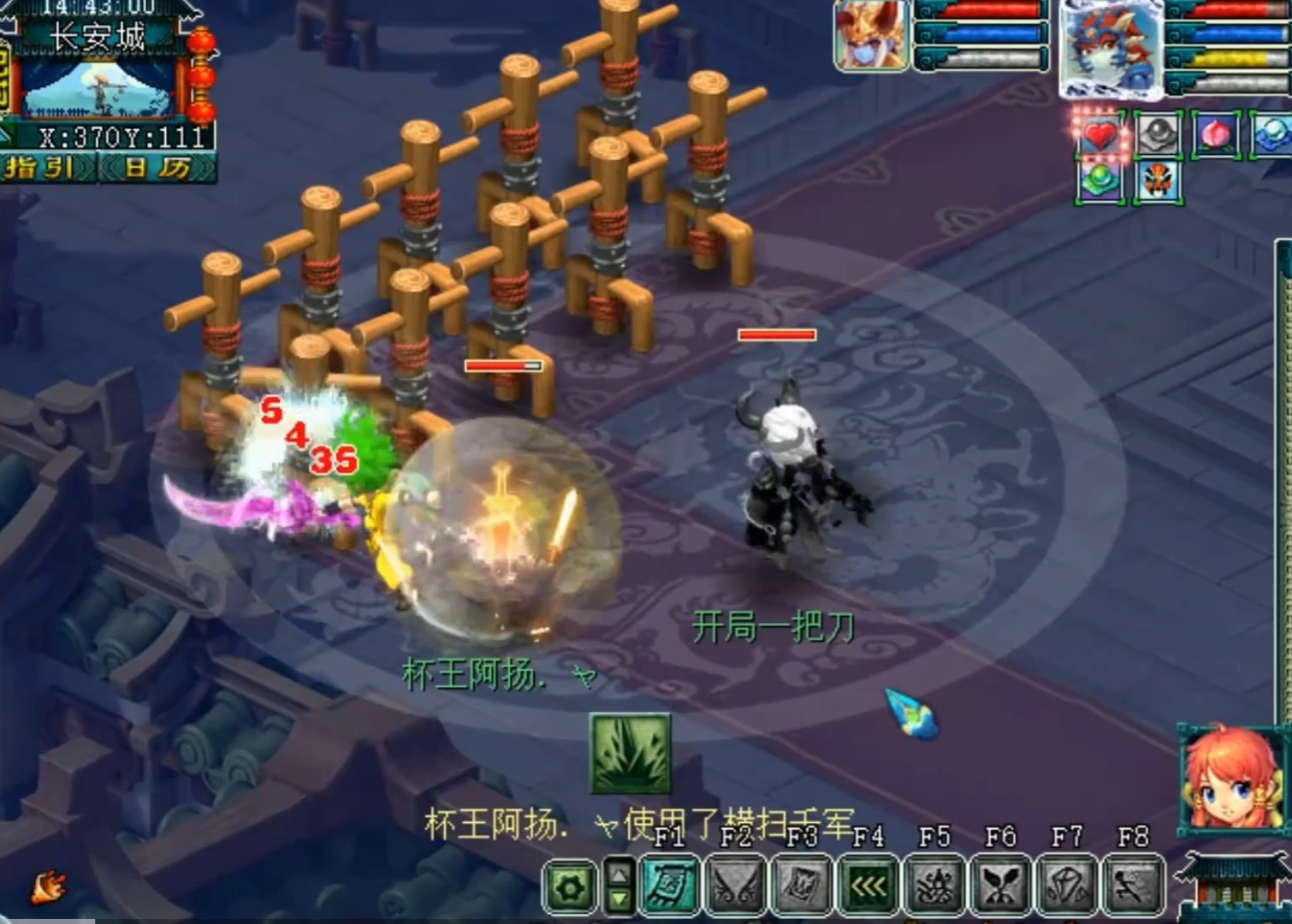Open the 日历 calendar button
The width and height of the screenshot is (1292, 924).
(x=157, y=167)
